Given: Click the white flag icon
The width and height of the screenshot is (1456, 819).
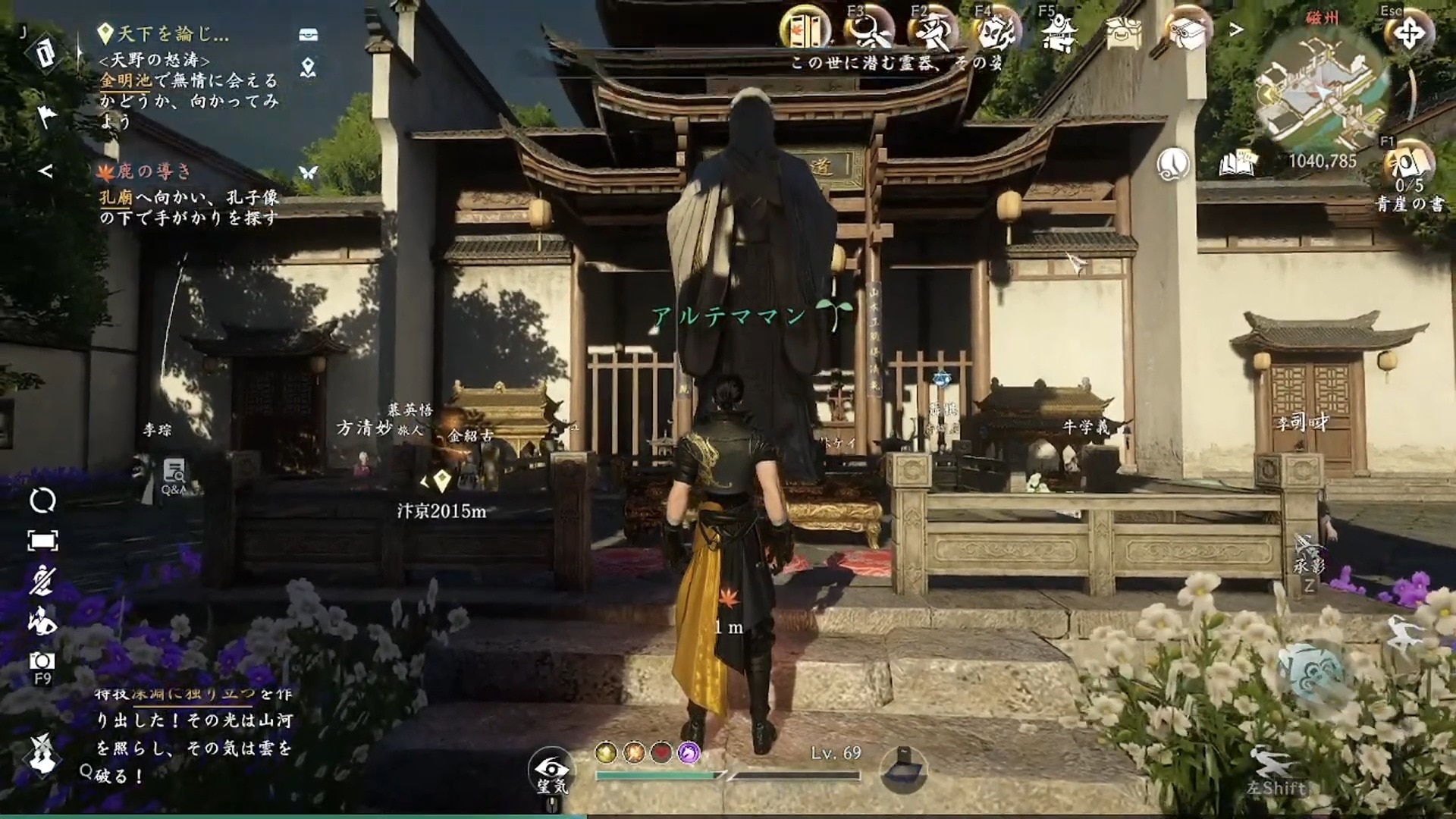Looking at the screenshot, I should tap(46, 115).
